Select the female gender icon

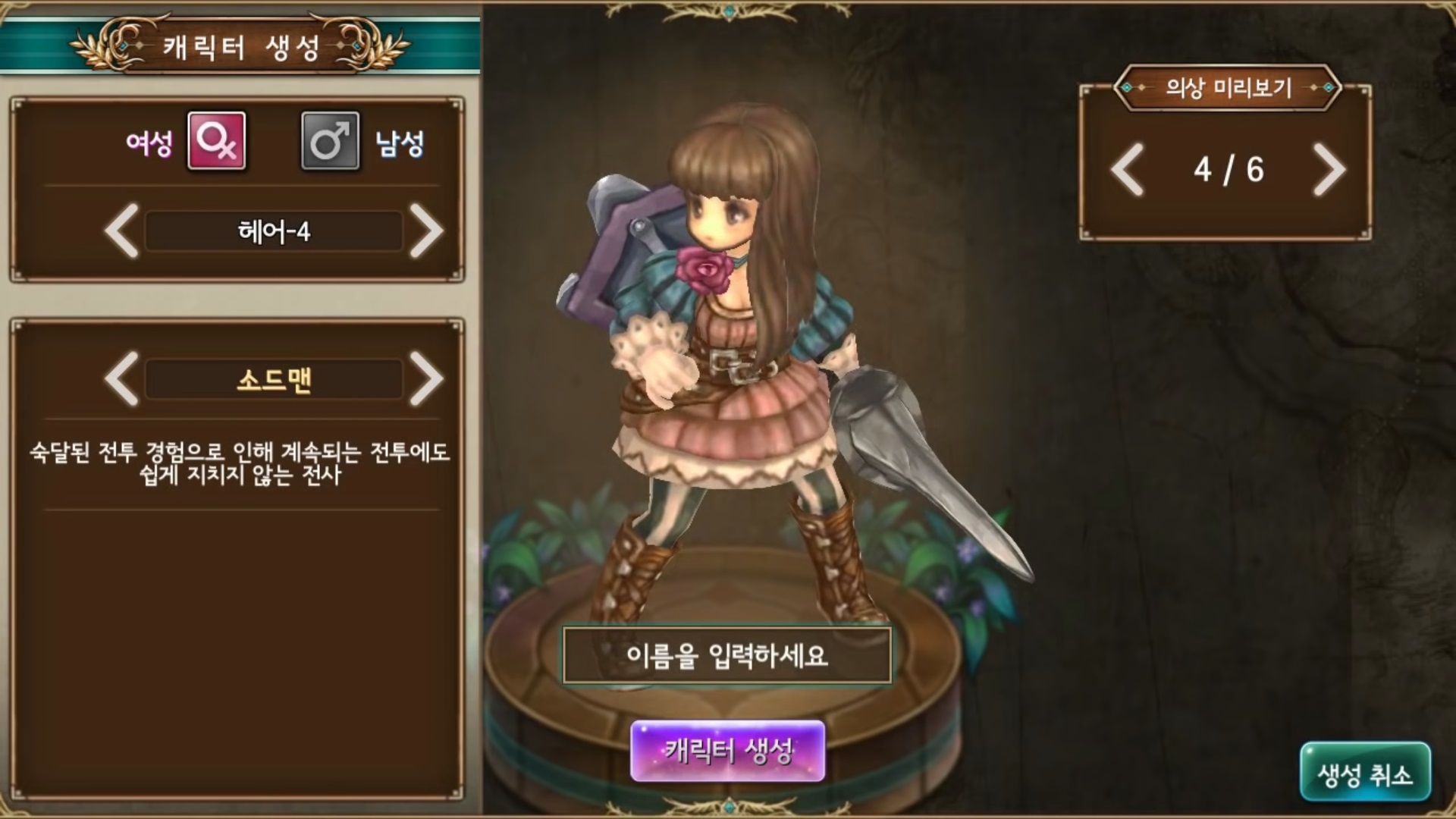tap(216, 141)
